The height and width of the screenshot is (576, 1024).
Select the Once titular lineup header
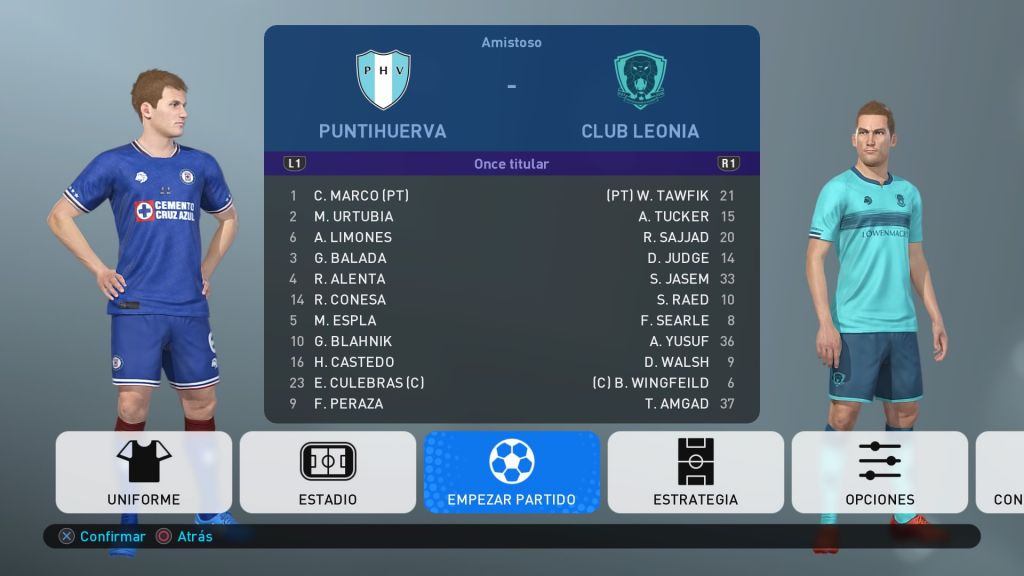pyautogui.click(x=511, y=163)
